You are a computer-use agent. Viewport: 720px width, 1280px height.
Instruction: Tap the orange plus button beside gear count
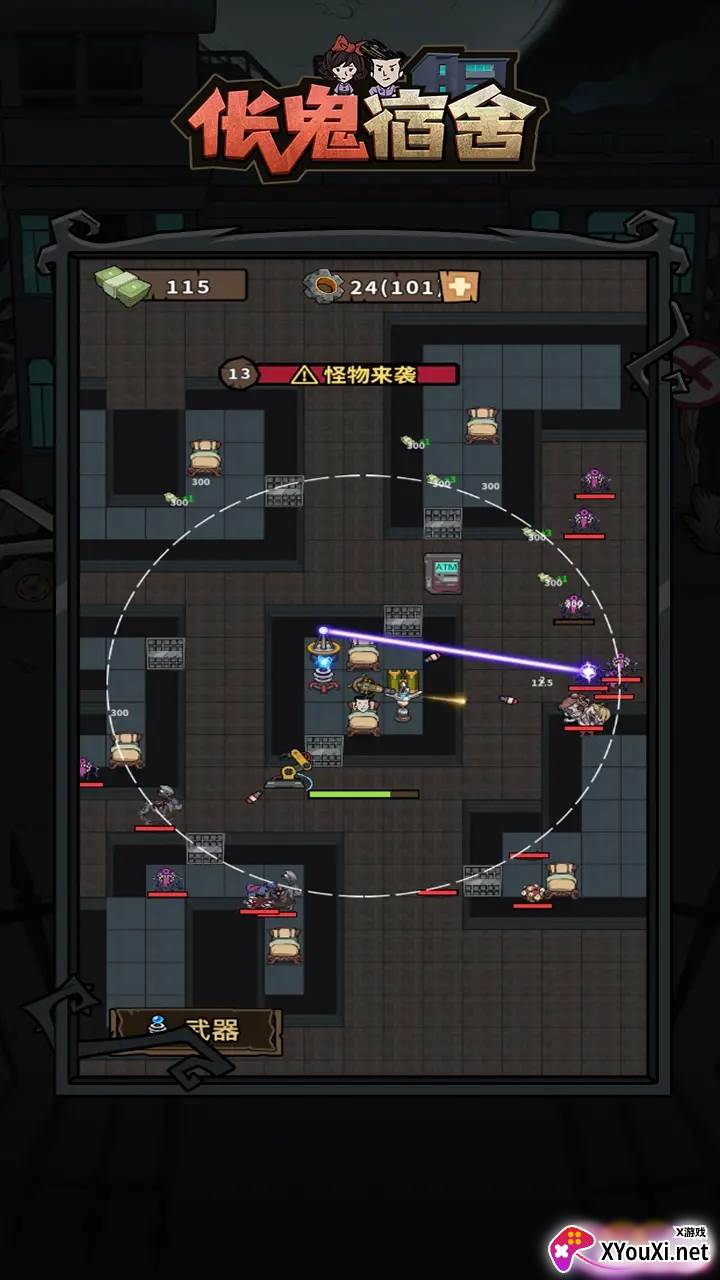coord(461,287)
